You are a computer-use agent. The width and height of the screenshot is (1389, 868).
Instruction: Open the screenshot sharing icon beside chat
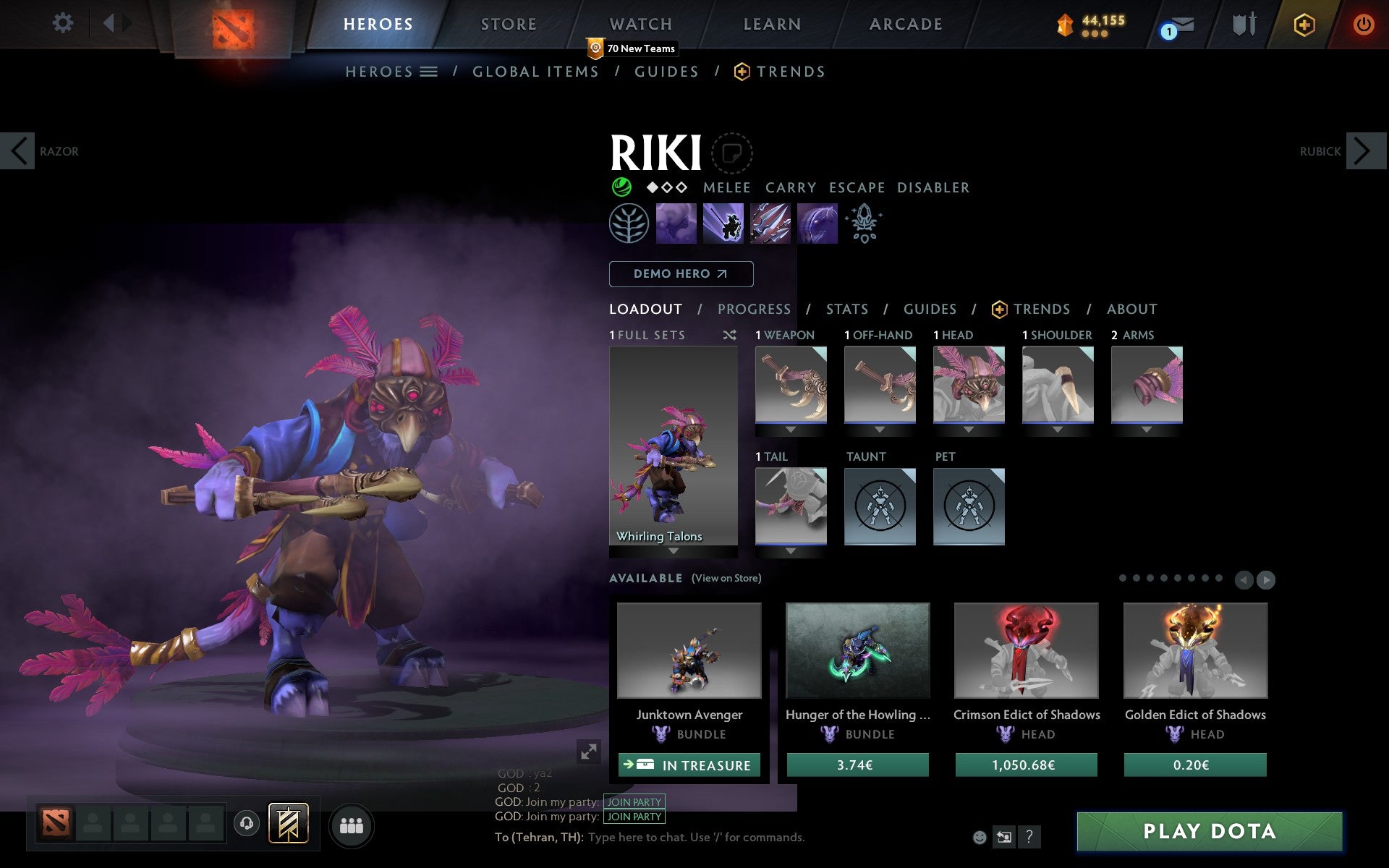click(x=1004, y=837)
